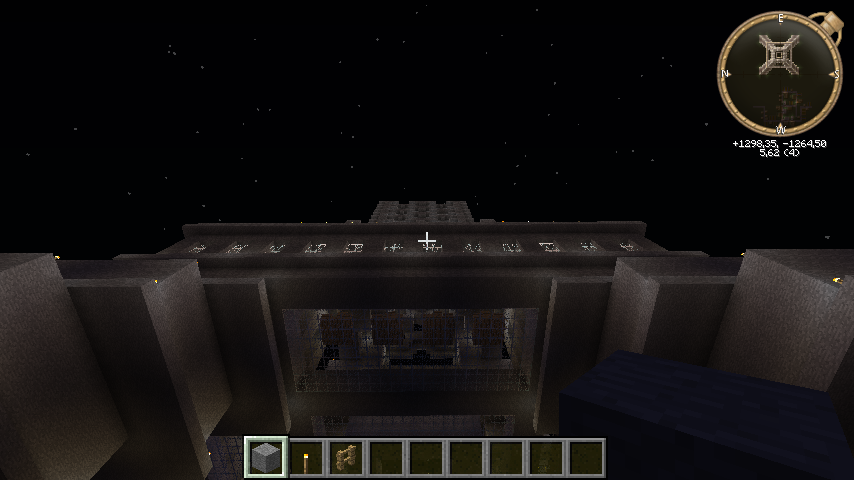Screen dimensions: 854x480
Task: Pick the wooden fence hotbar slot
Action: (x=346, y=458)
